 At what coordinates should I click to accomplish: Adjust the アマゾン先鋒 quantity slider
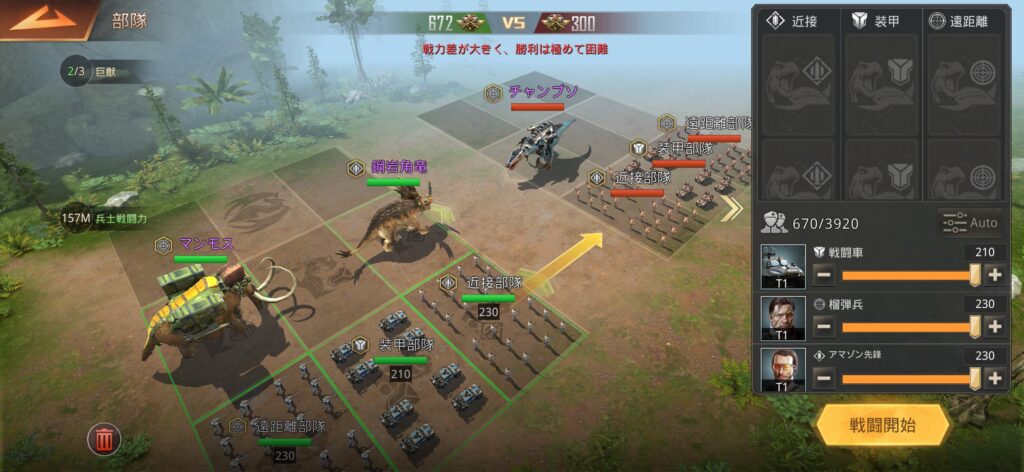point(908,378)
